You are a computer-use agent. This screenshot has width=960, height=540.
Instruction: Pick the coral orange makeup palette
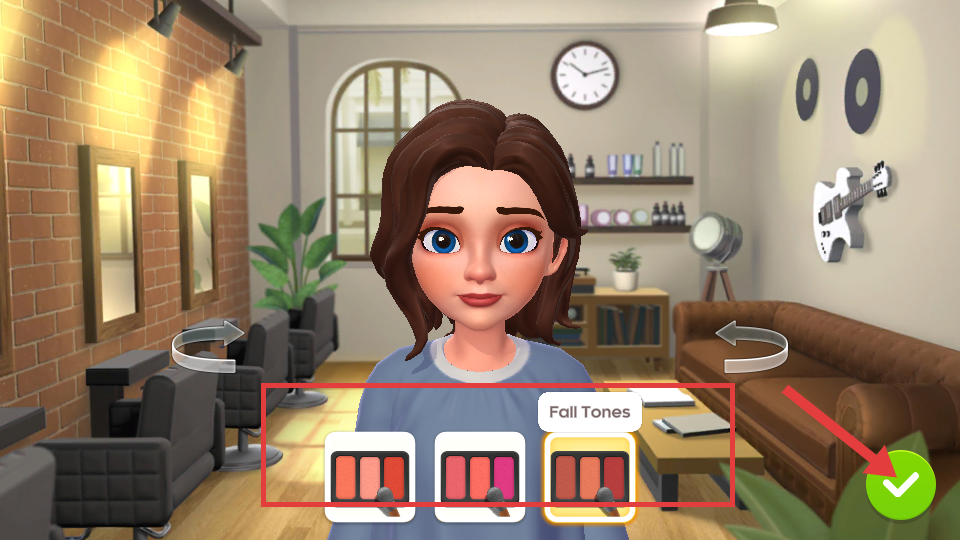[370, 477]
